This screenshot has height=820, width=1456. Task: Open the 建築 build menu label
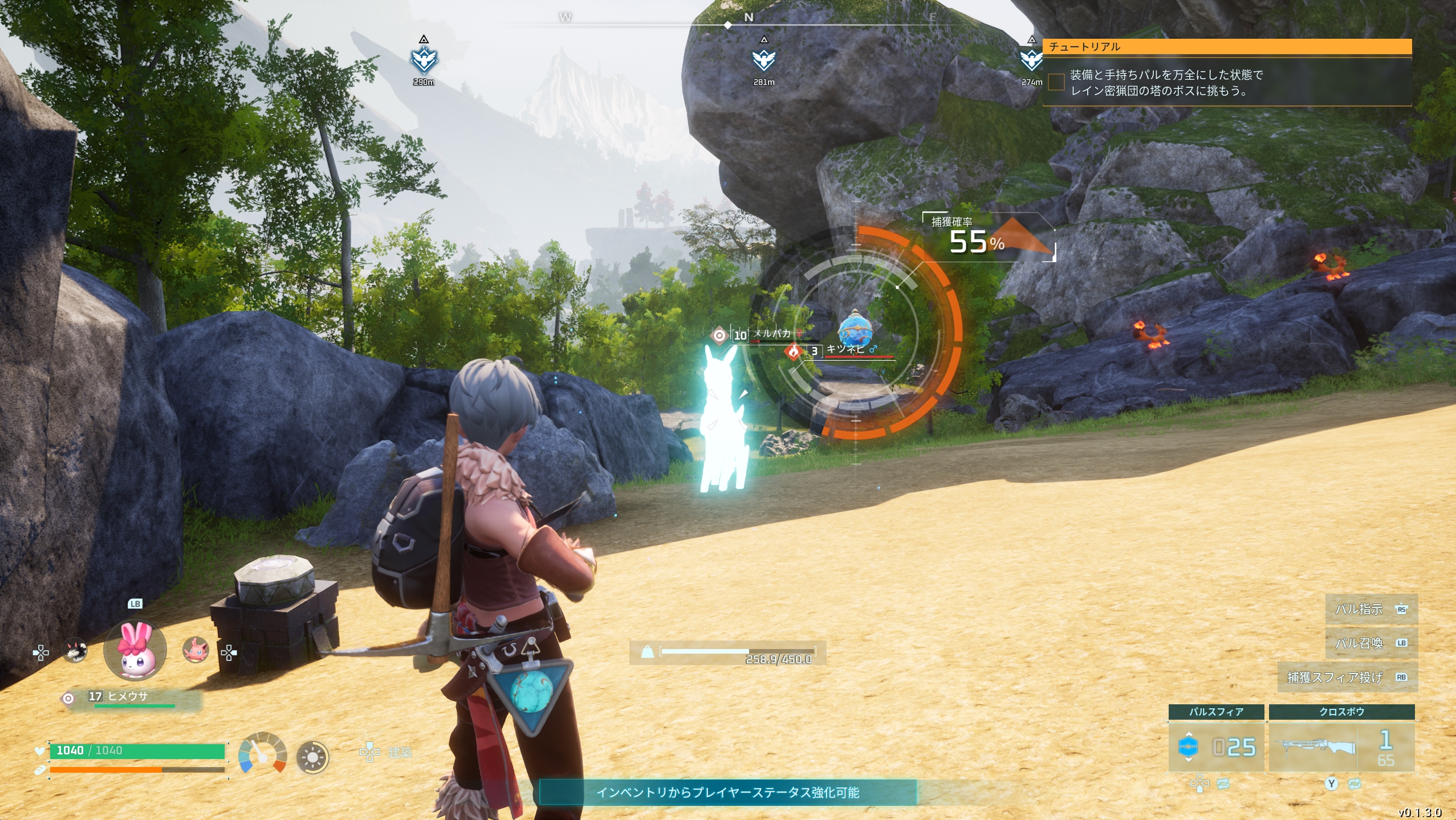399,753
